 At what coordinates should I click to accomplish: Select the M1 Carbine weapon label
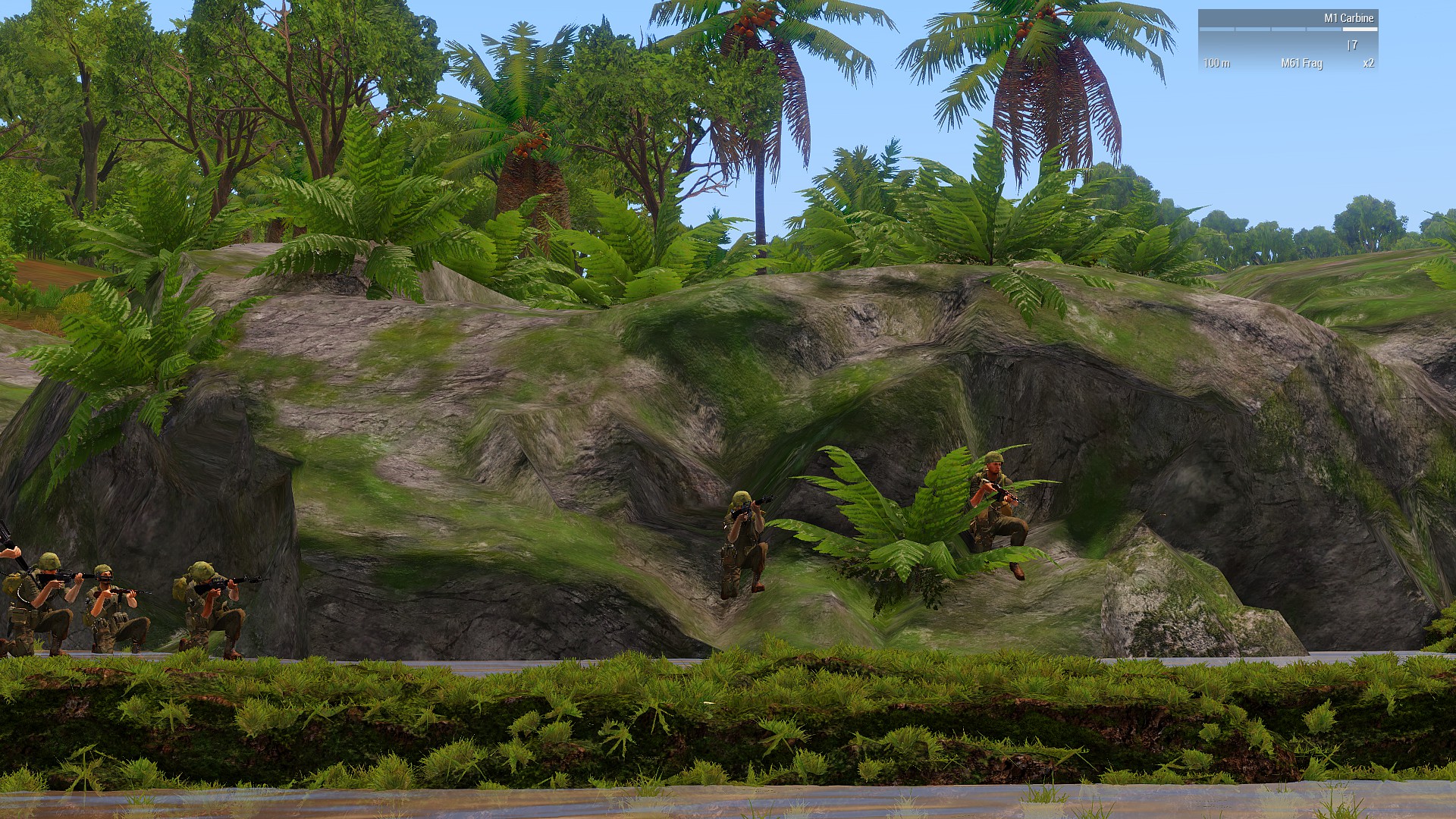click(1348, 18)
